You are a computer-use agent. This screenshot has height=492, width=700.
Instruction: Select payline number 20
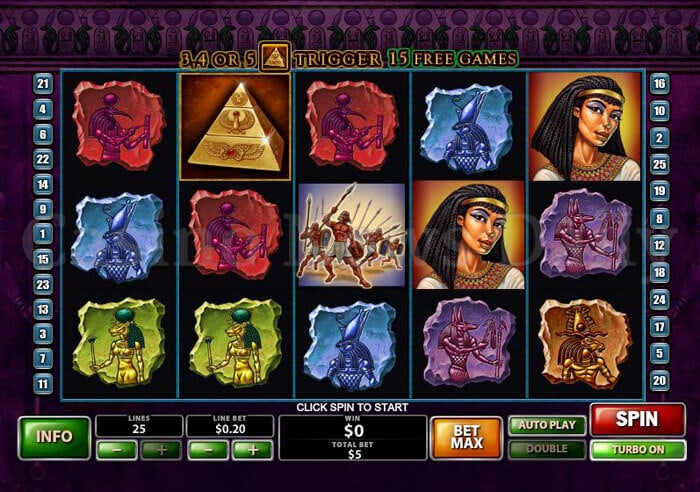pos(659,379)
